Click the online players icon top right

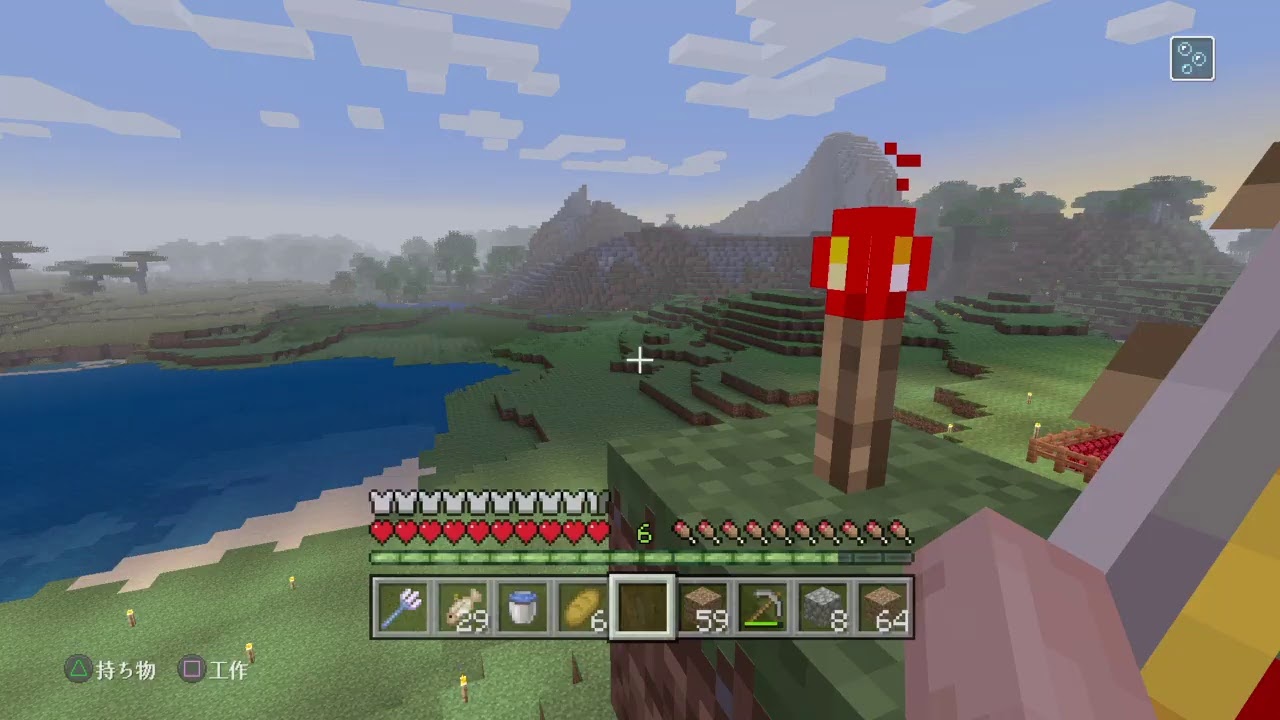[1192, 58]
